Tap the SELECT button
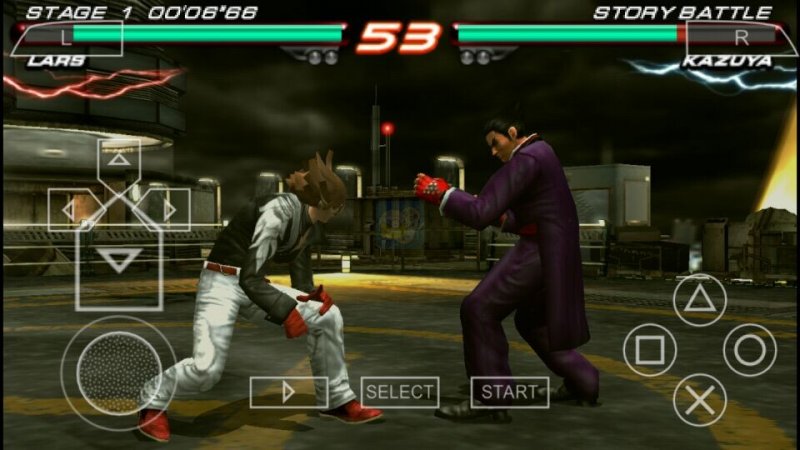This screenshot has height=450, width=800. [x=400, y=392]
